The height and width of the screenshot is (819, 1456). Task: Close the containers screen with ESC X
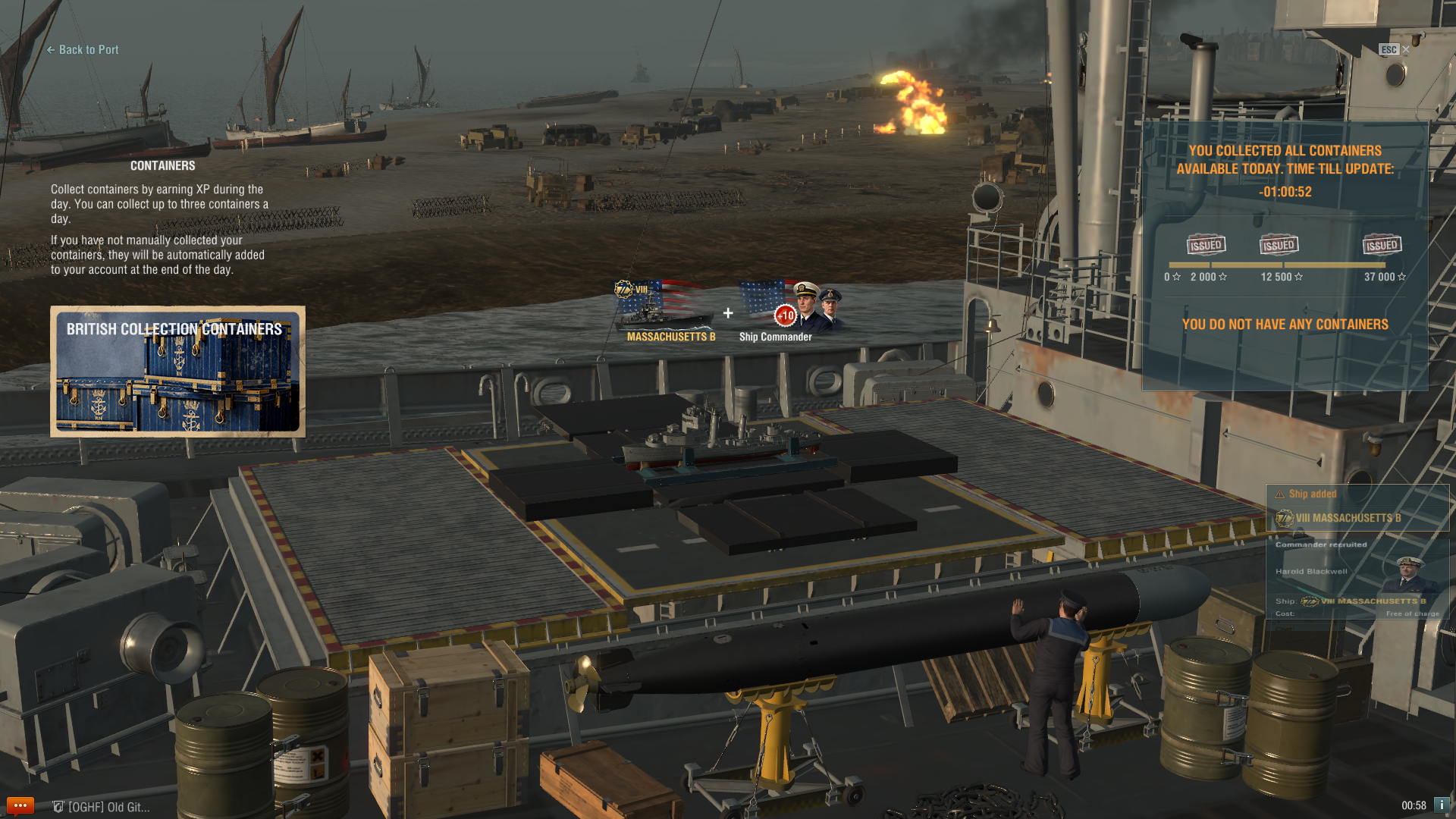[x=1405, y=50]
